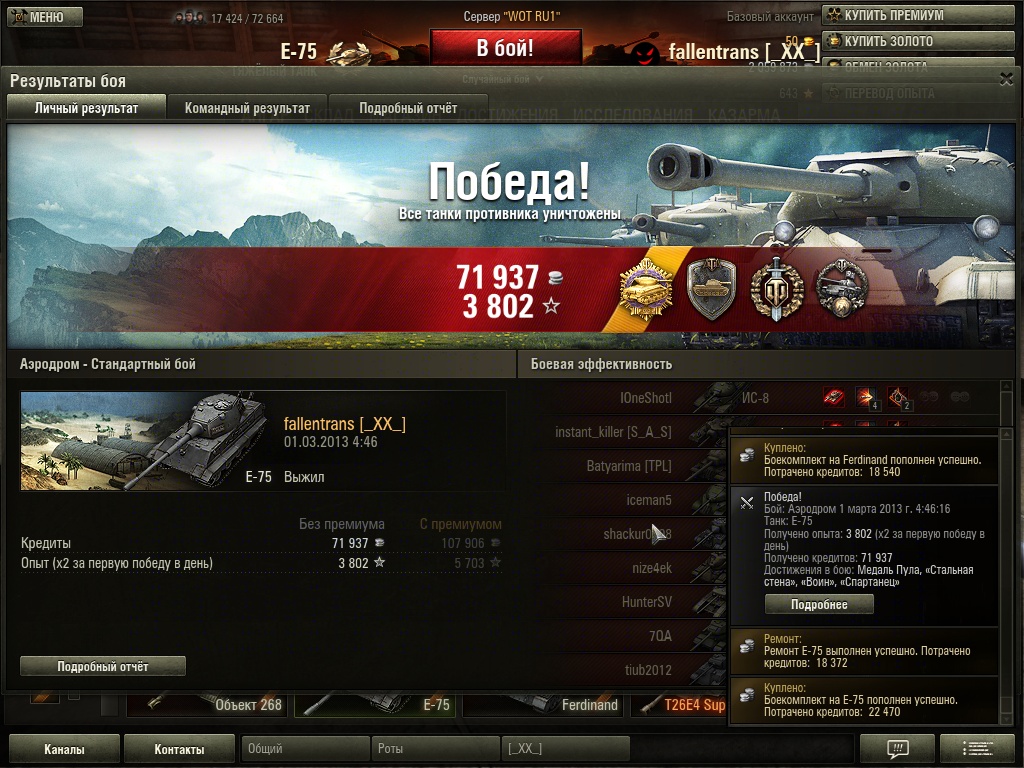Show details with Подробнее button
This screenshot has width=1024, height=768.
point(819,605)
